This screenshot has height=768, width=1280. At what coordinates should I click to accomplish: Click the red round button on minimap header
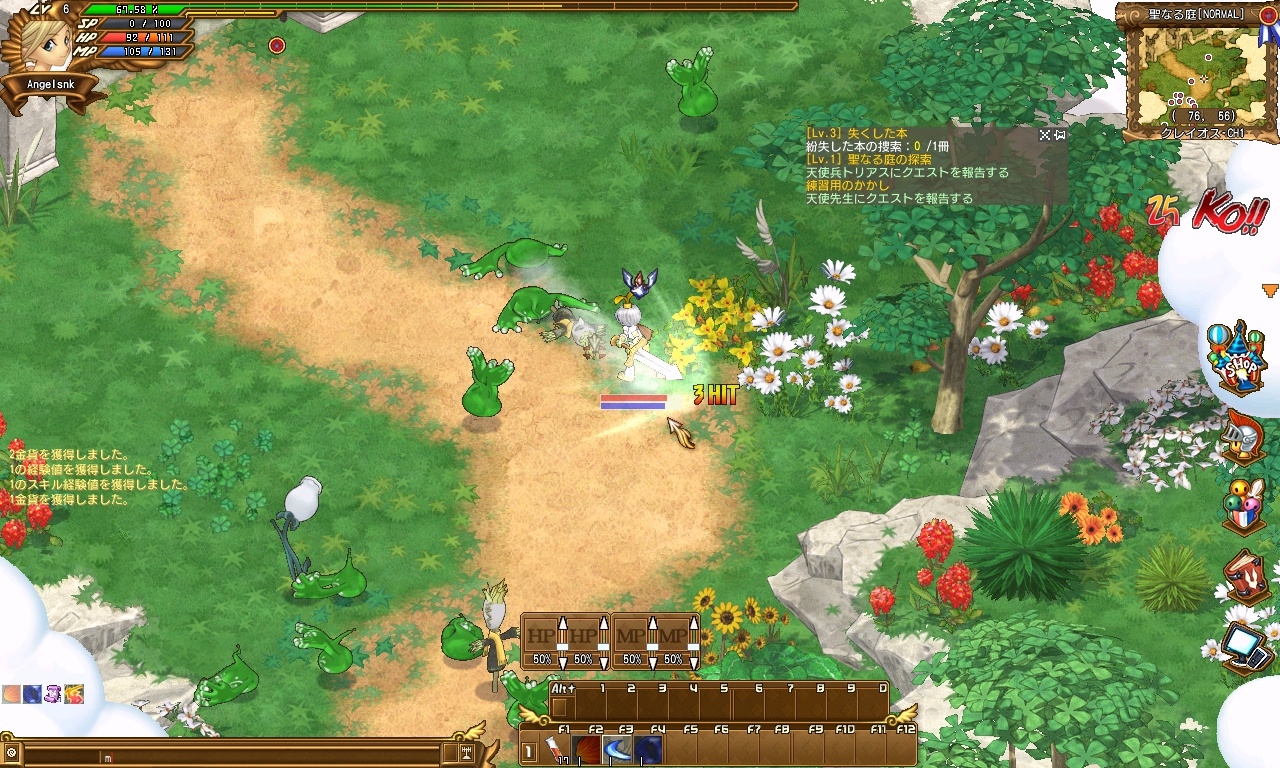(x=1268, y=15)
